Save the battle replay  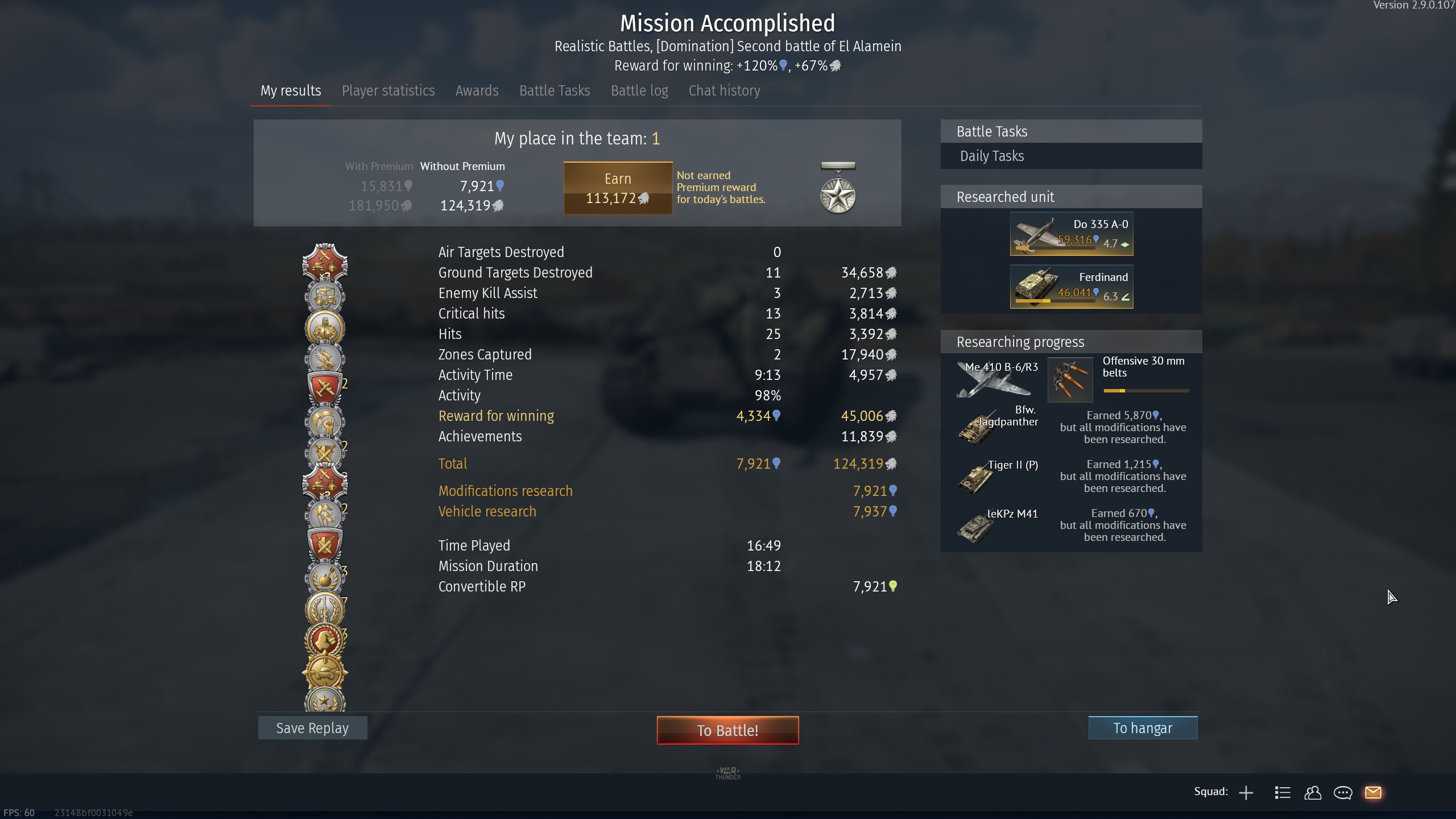tap(312, 728)
